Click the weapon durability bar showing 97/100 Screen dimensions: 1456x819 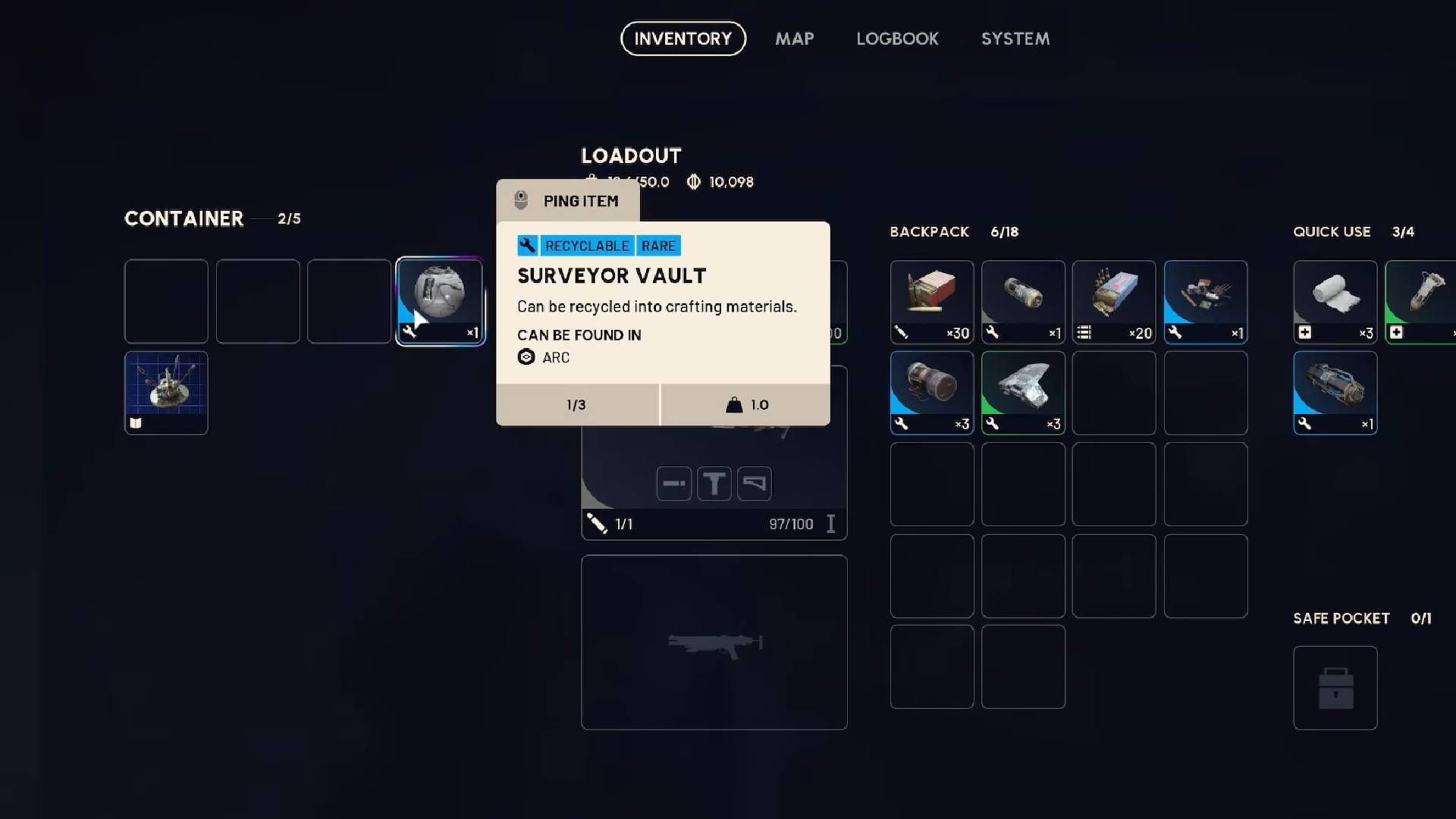pyautogui.click(x=791, y=523)
